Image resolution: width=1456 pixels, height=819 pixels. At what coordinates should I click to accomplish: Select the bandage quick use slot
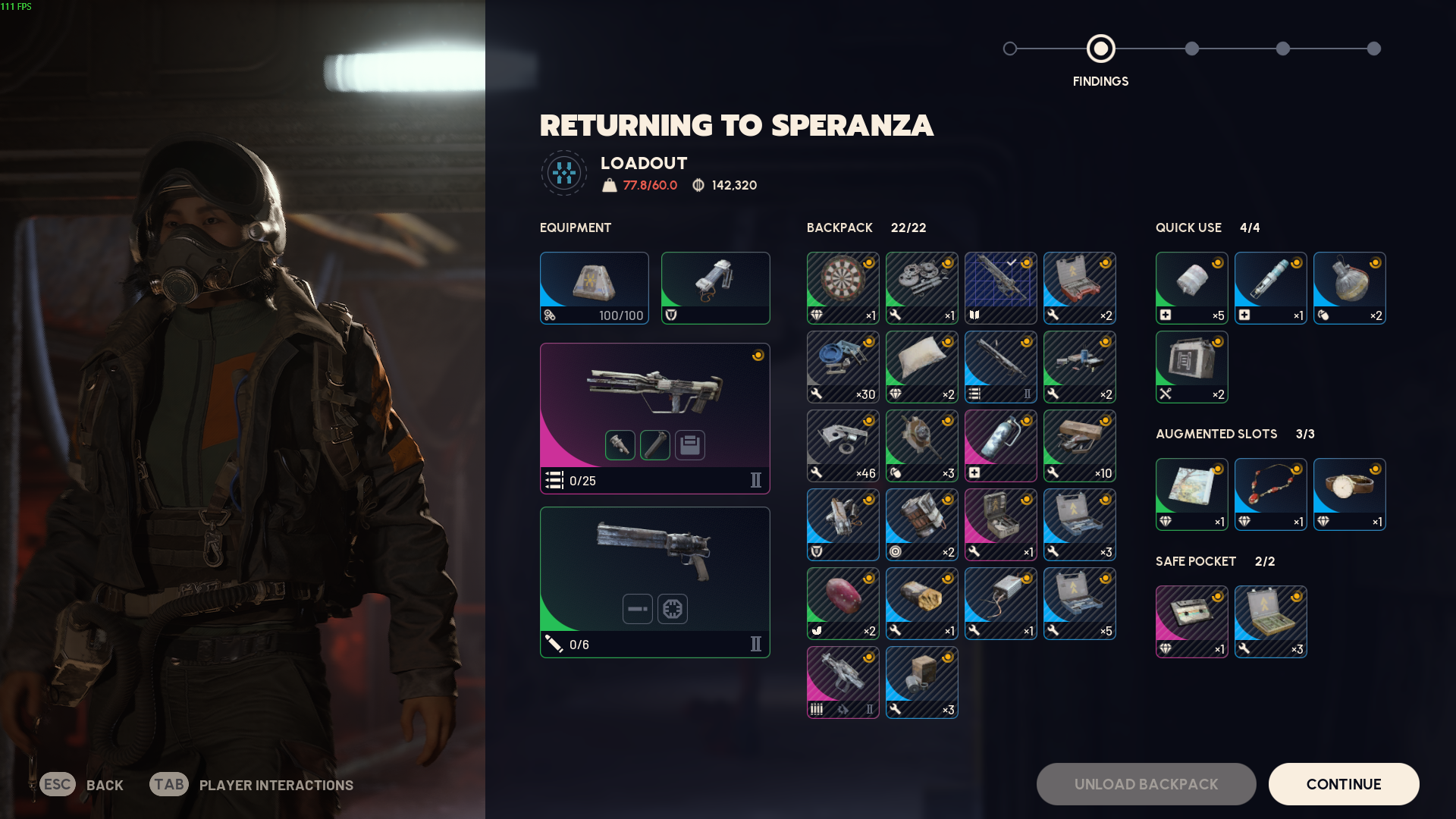(1191, 287)
